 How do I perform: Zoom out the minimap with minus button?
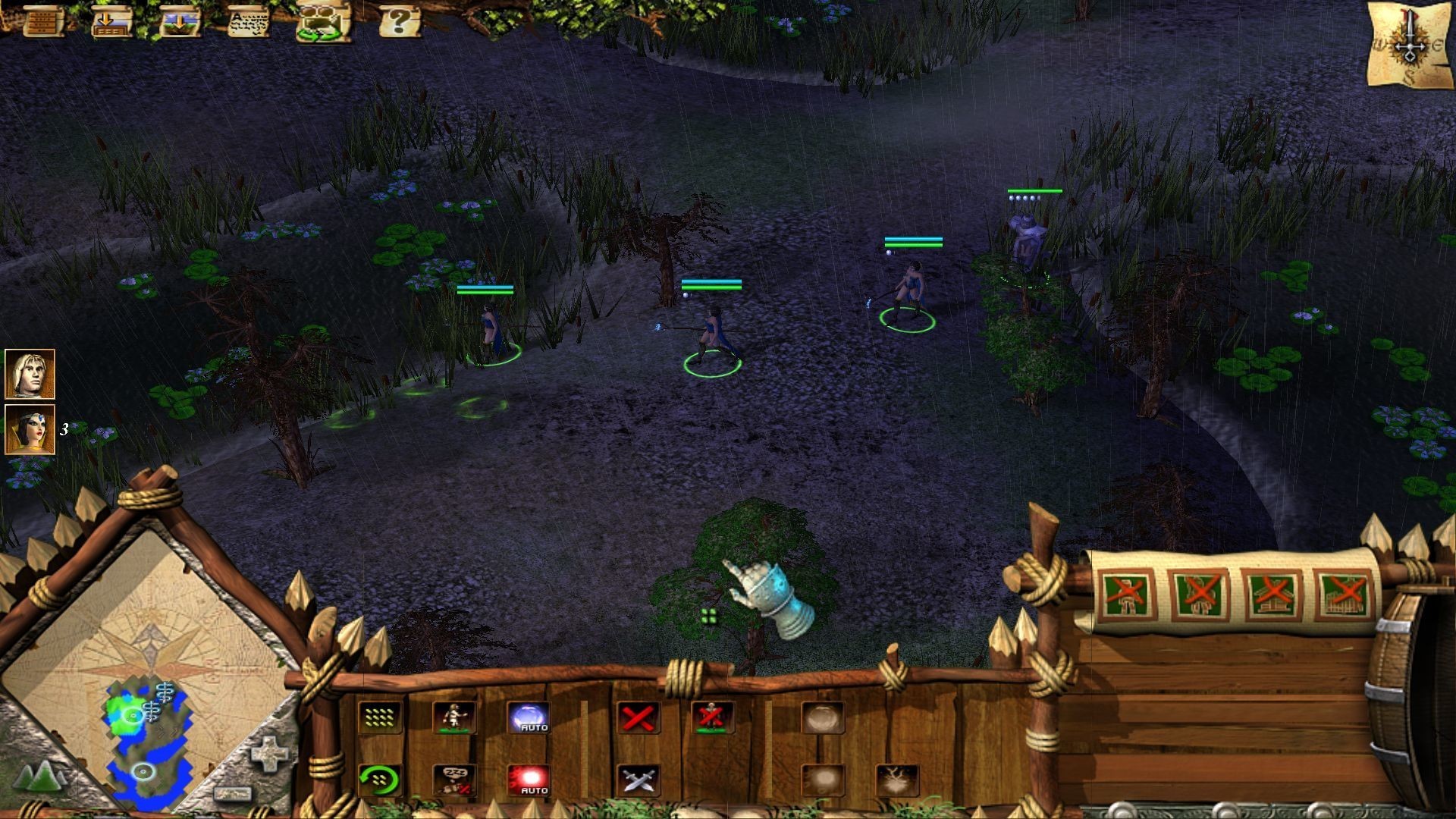point(233,794)
